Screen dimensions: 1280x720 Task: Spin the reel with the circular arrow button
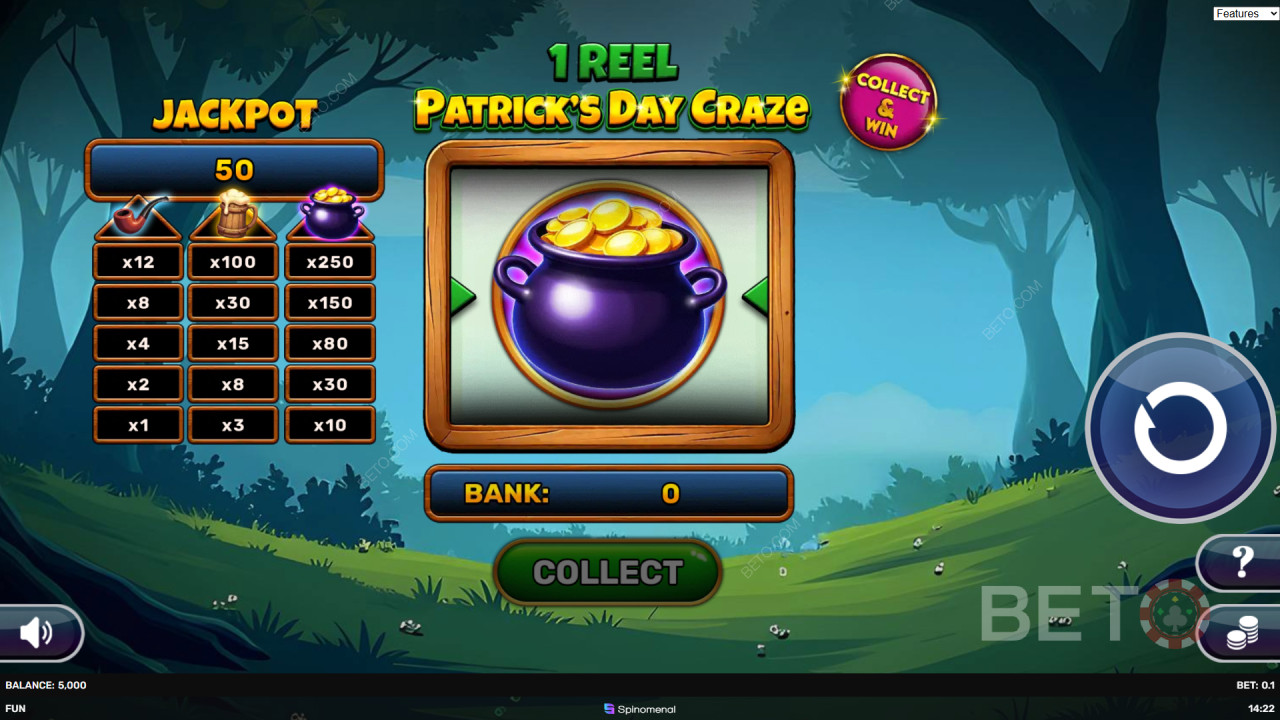[x=1180, y=427]
